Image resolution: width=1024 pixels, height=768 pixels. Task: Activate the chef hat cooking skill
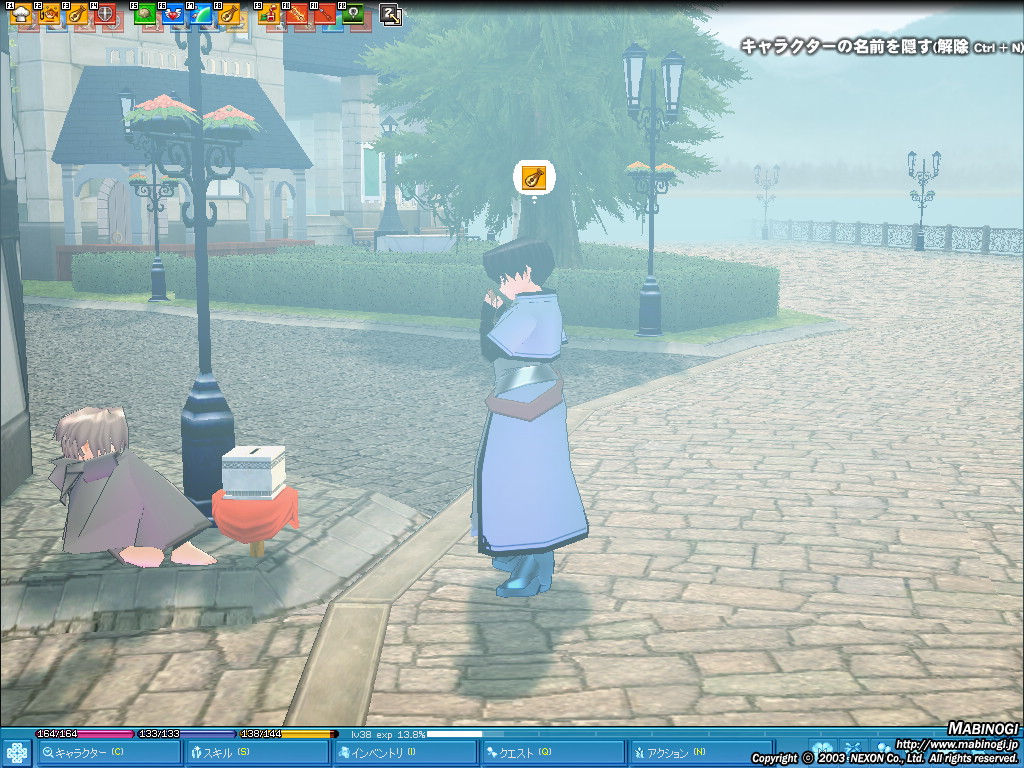20,15
